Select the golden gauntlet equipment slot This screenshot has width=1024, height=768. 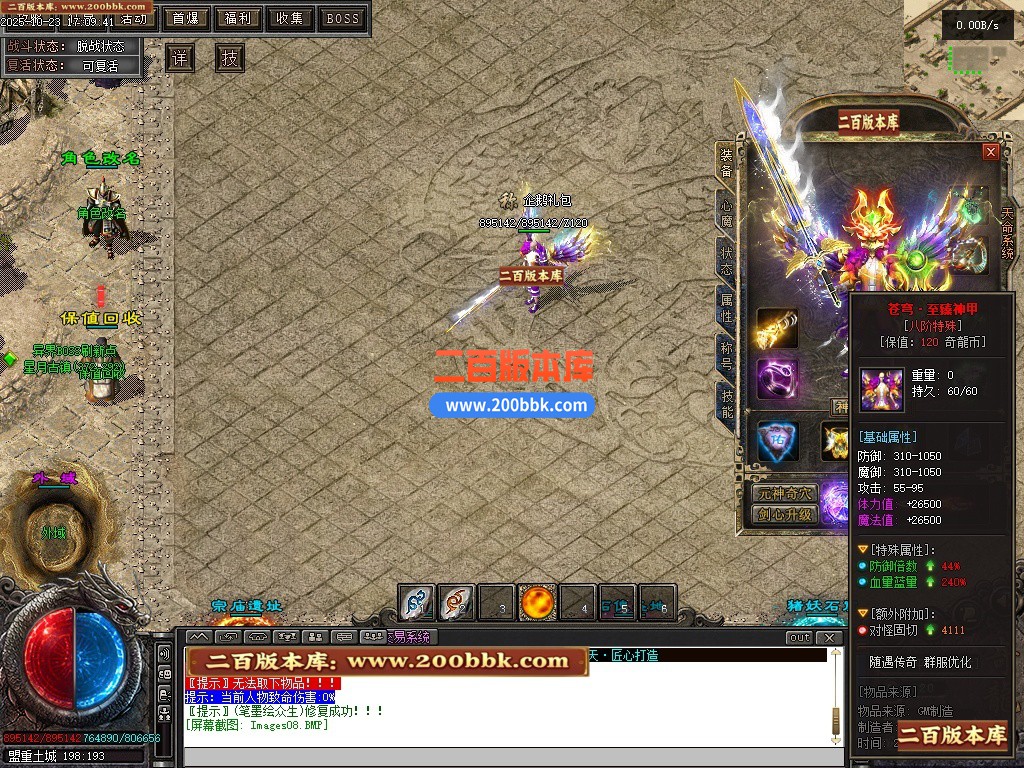tap(777, 328)
